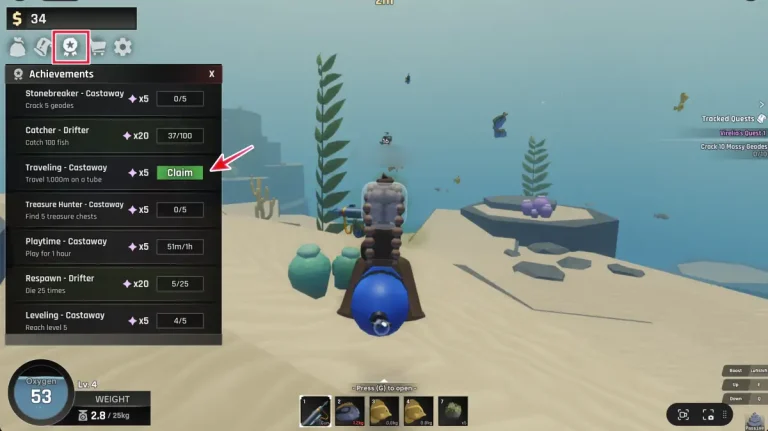Close the Achievements panel
Screen dimensions: 768x431
pyautogui.click(x=211, y=74)
